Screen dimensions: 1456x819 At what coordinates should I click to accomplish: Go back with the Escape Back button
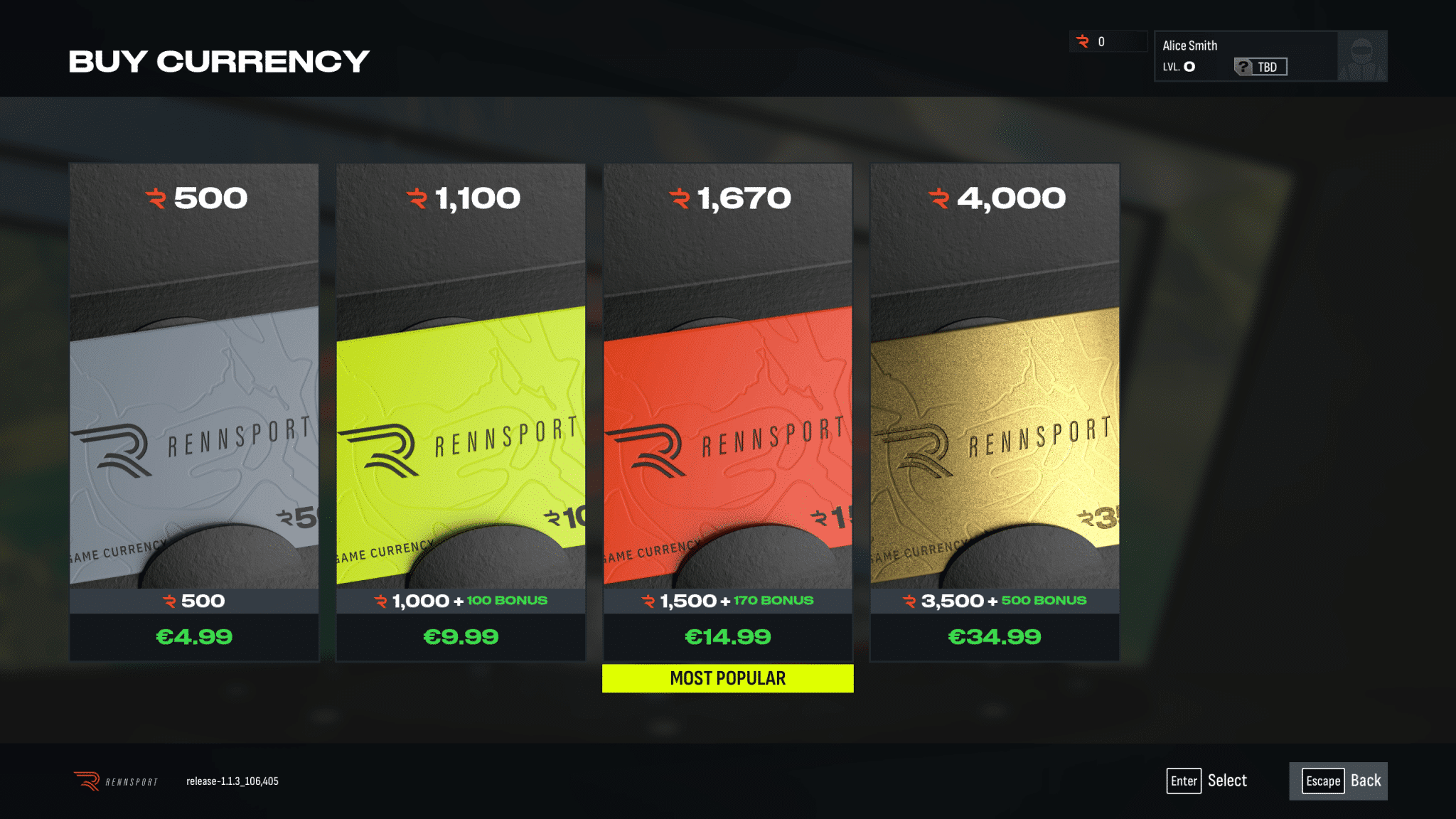(1338, 781)
